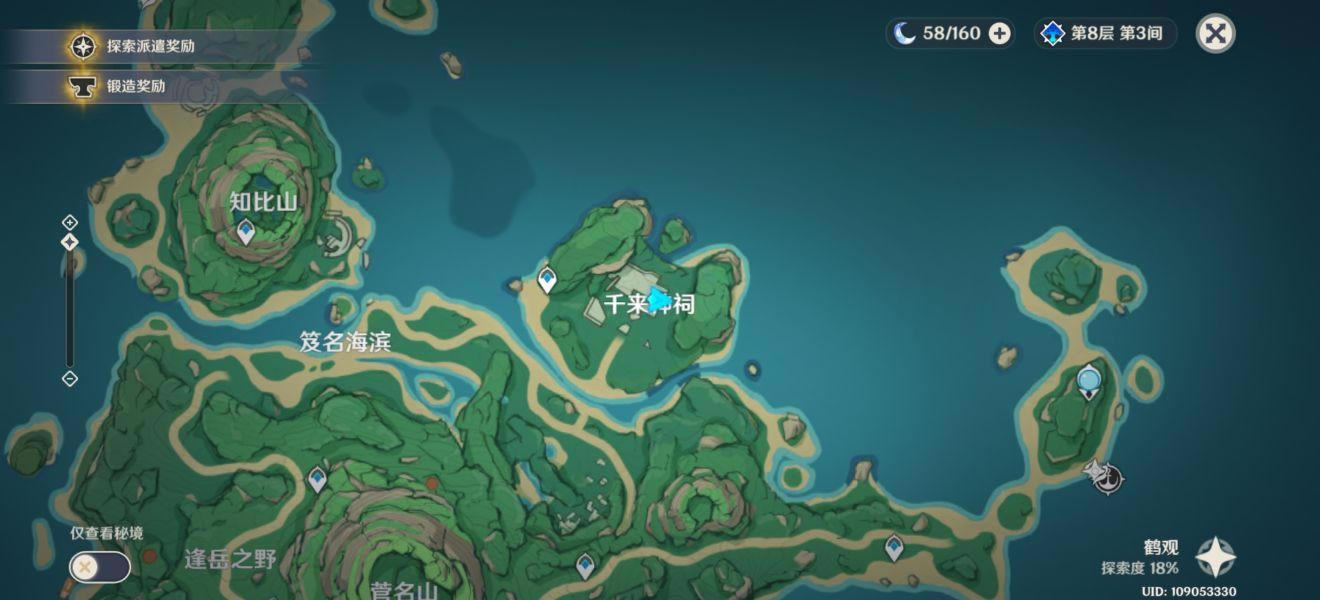Select the teleport waypoint on 知比山

[246, 233]
